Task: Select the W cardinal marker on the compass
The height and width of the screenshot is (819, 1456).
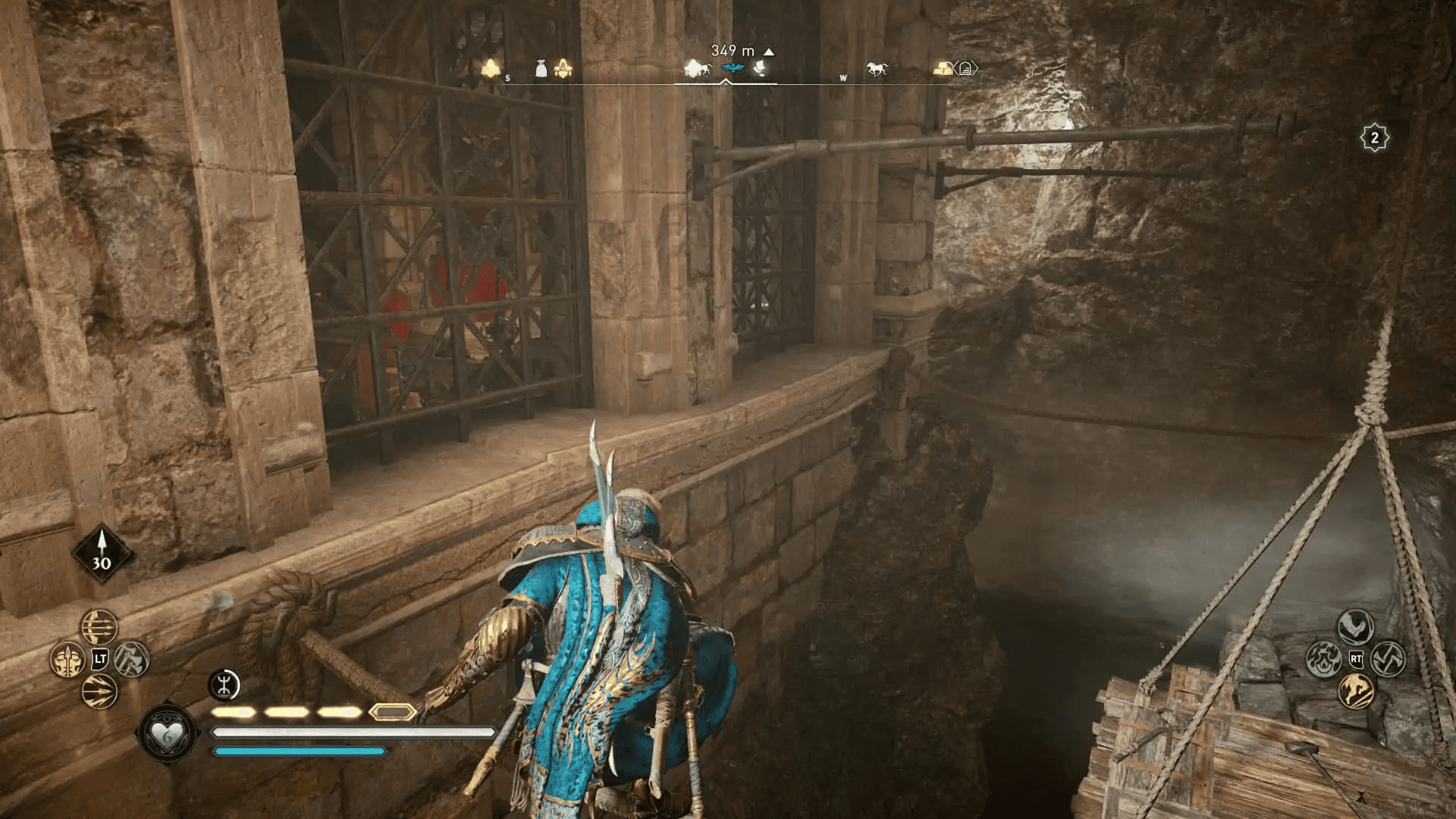Action: pyautogui.click(x=843, y=77)
